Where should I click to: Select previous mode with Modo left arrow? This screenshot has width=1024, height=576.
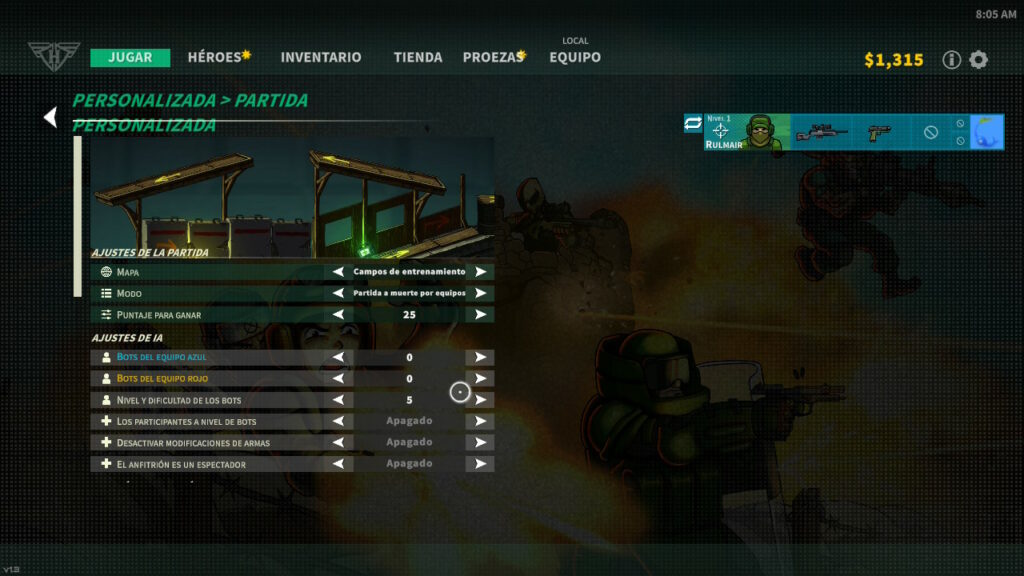(338, 293)
